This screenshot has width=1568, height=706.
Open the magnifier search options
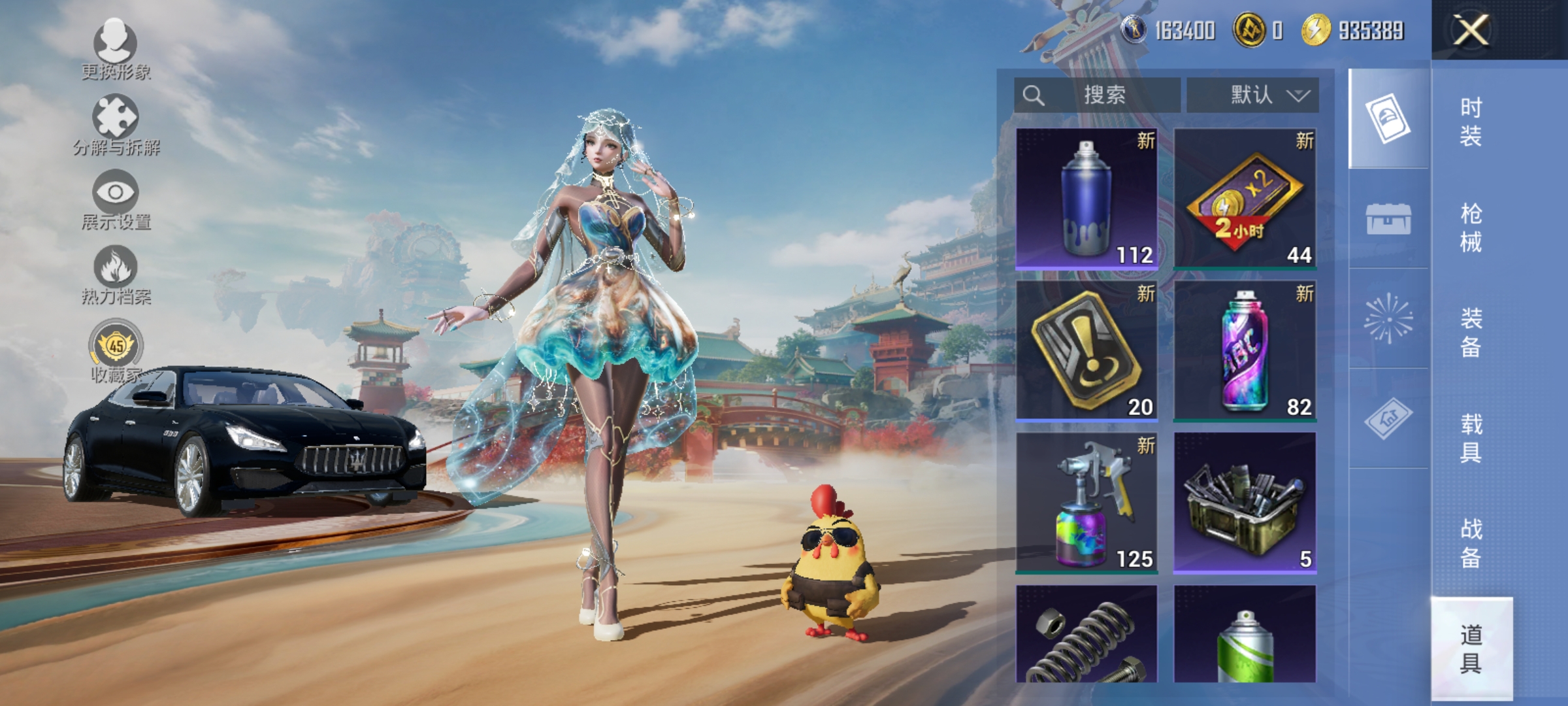pos(1034,95)
